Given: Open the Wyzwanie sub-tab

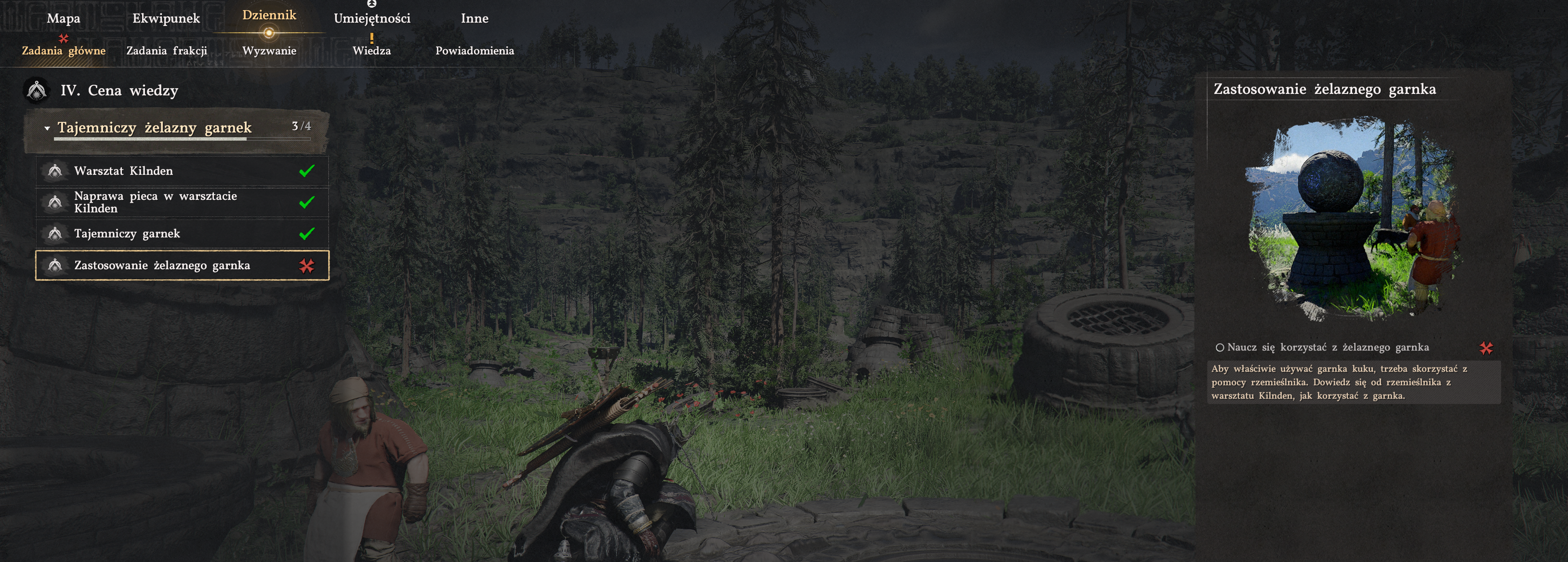Looking at the screenshot, I should click(269, 51).
